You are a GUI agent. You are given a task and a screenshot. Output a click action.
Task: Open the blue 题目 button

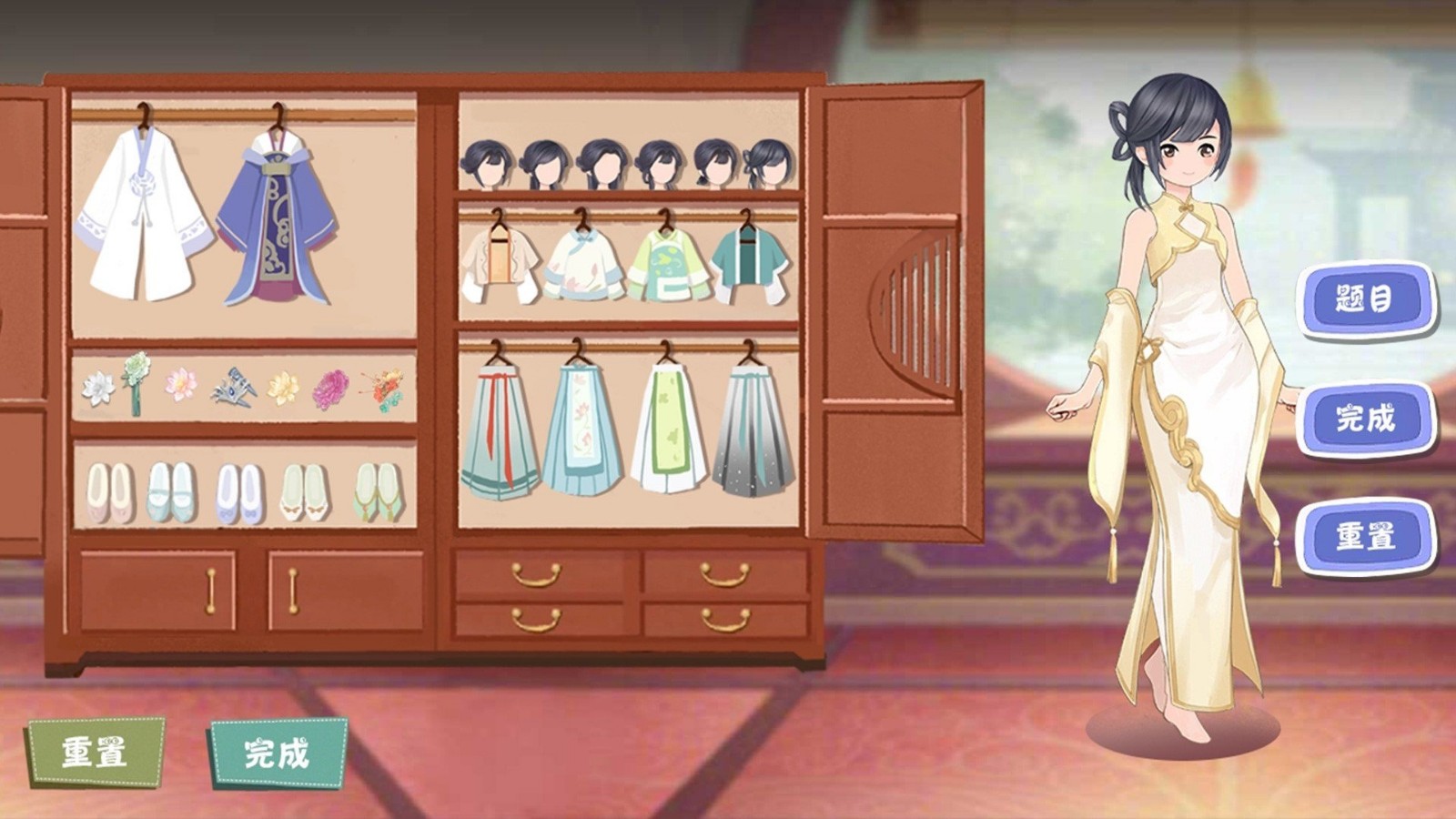tap(1365, 299)
